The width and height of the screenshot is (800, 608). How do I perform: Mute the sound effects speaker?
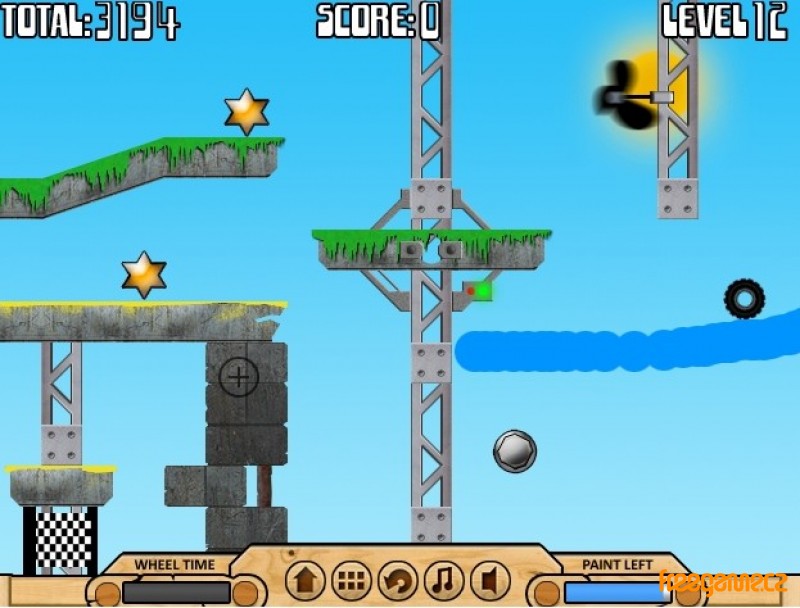pos(489,581)
